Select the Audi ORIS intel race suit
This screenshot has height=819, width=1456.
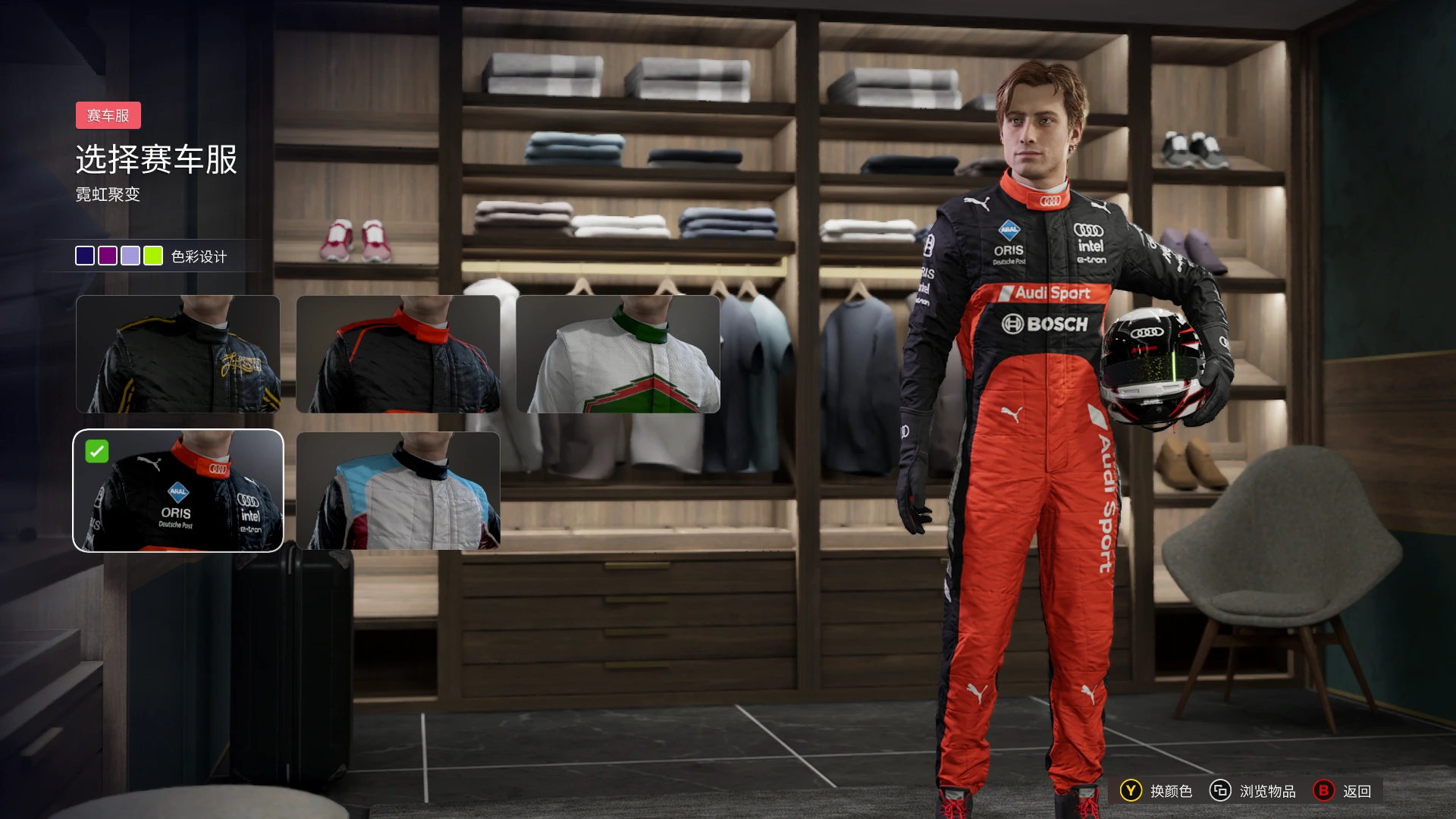click(x=178, y=491)
